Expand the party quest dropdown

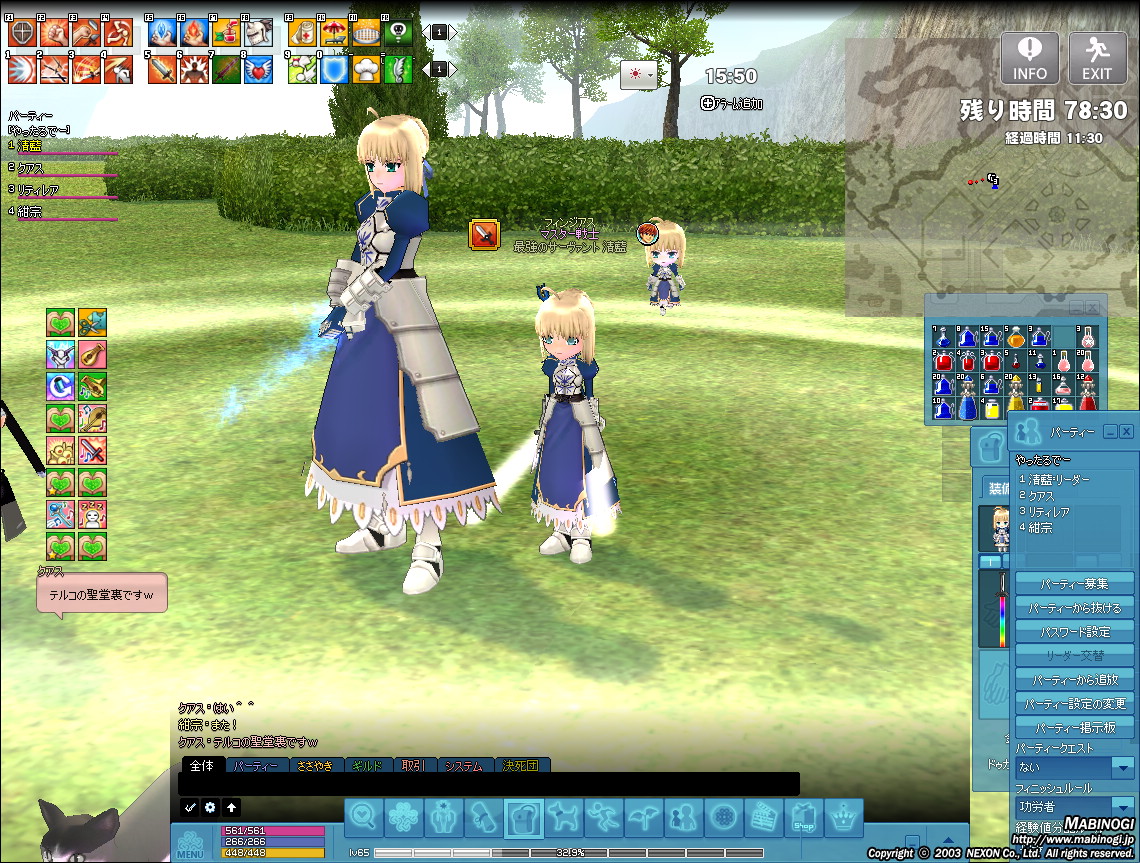coord(1123,768)
